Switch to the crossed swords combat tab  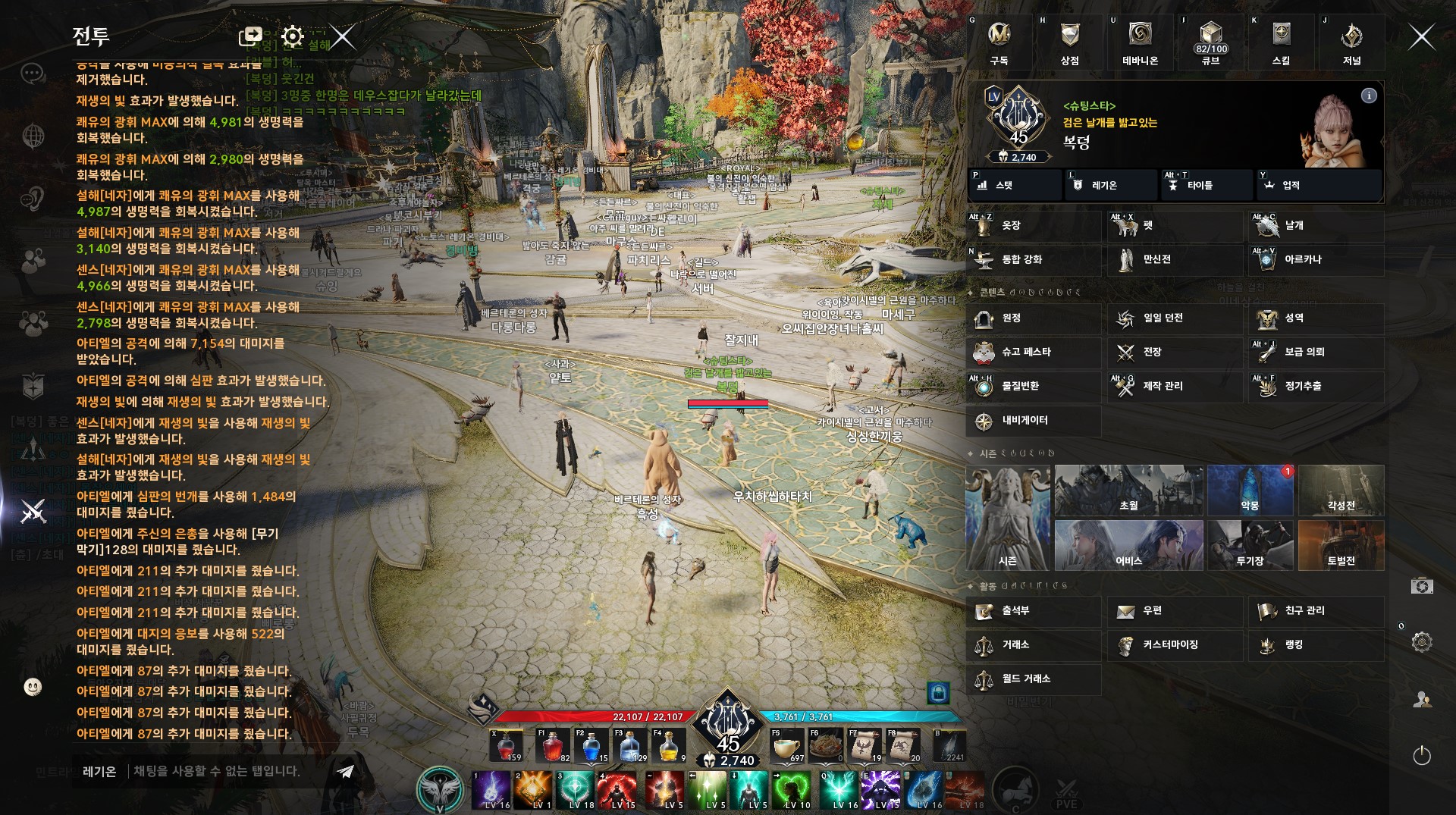(x=33, y=512)
